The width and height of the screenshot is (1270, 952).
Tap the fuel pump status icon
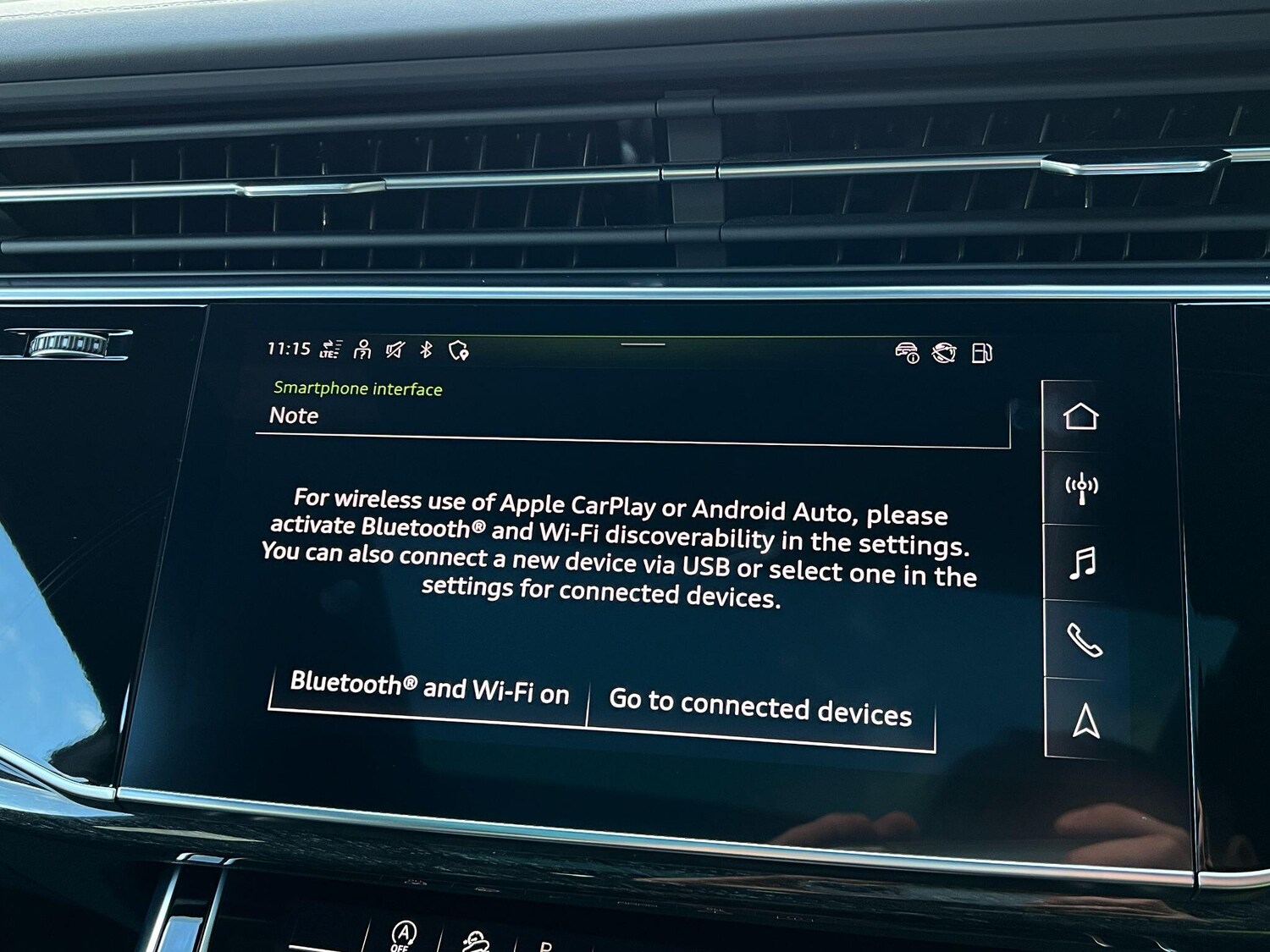point(982,353)
